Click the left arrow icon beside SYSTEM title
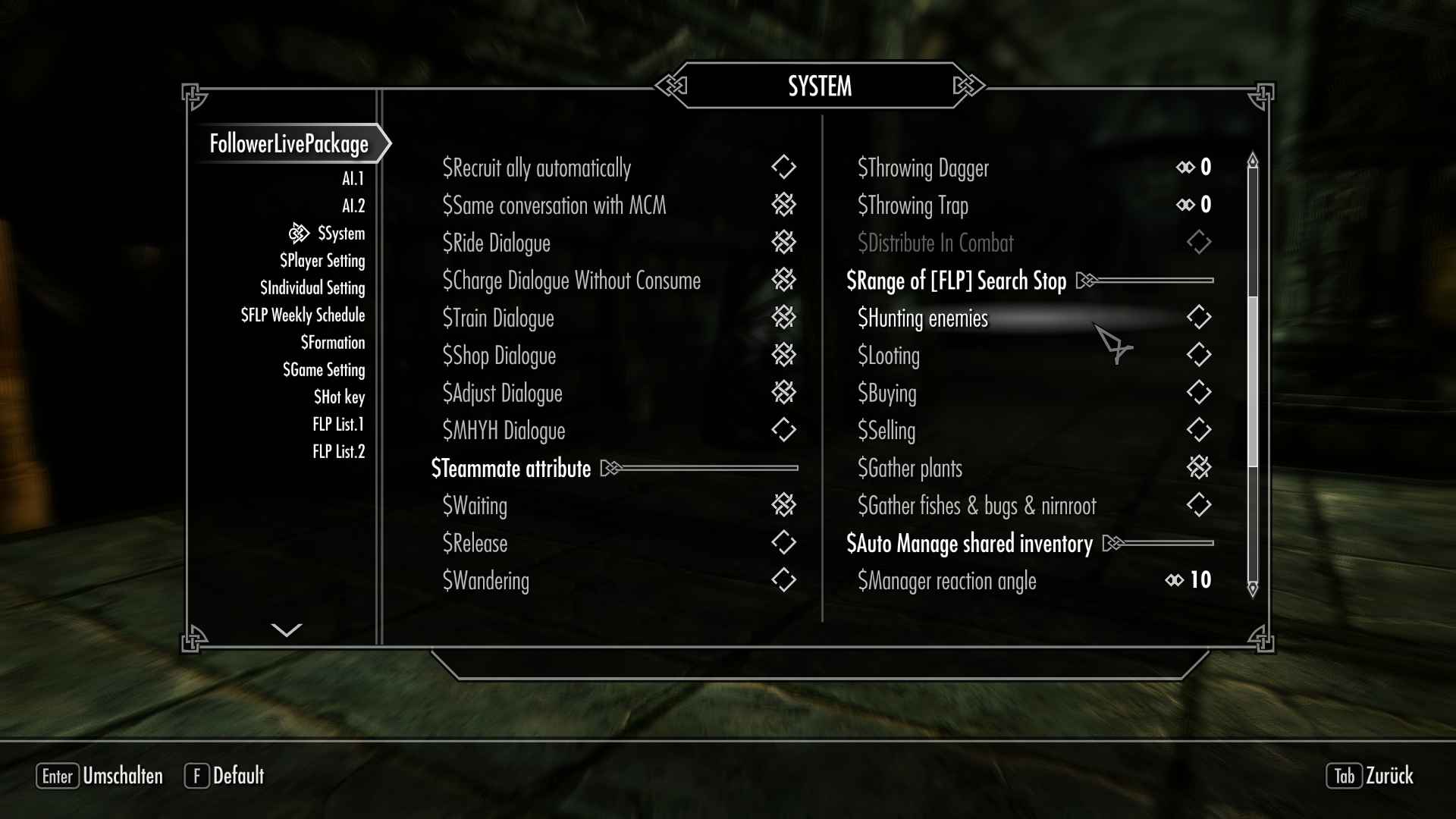The height and width of the screenshot is (819, 1456). 670,86
